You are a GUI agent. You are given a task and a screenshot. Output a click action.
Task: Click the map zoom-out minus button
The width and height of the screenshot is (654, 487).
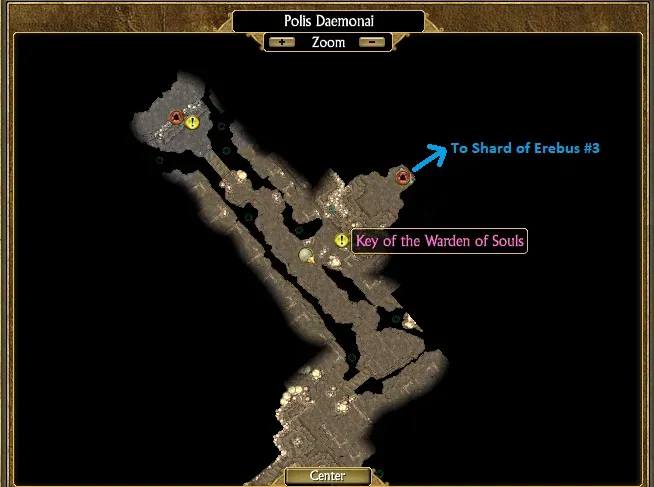click(372, 43)
